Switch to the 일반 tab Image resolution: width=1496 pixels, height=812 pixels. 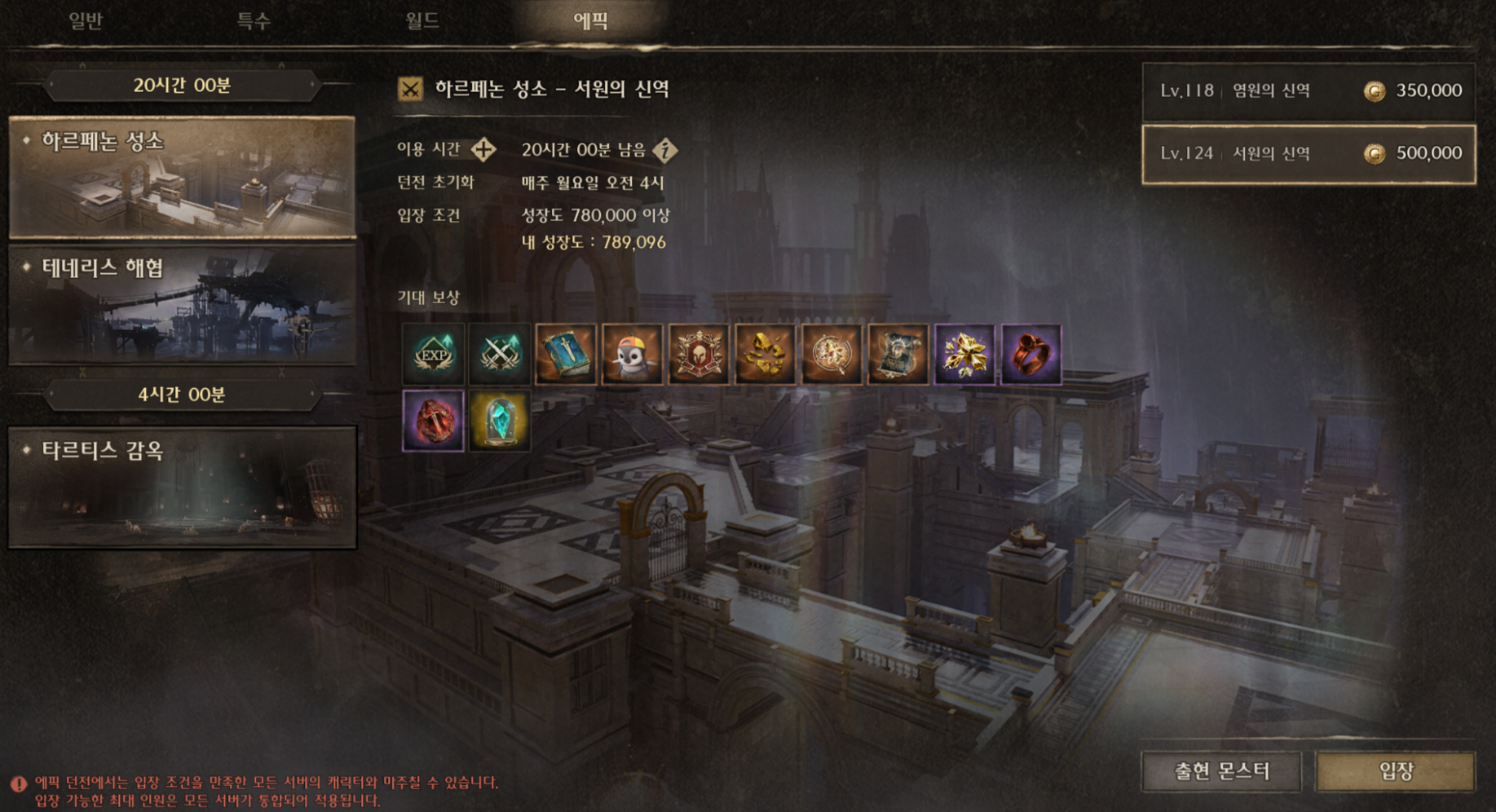click(x=86, y=20)
